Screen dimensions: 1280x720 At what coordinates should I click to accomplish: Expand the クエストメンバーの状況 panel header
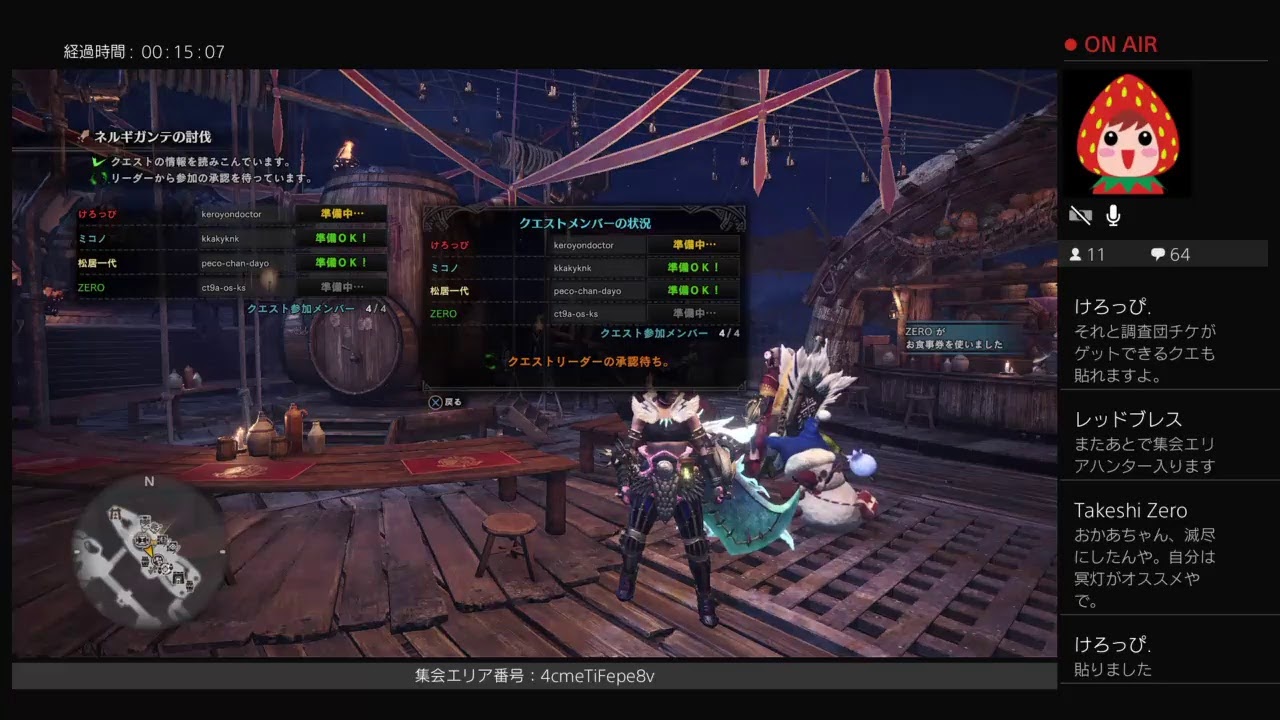[583, 224]
